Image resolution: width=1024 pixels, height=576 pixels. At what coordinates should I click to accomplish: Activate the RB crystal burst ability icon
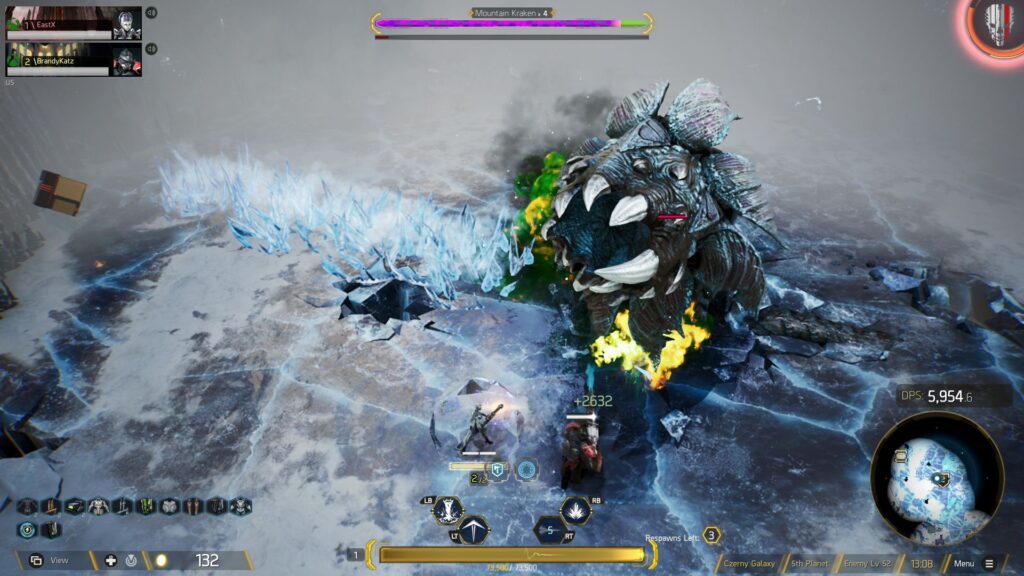pos(575,511)
